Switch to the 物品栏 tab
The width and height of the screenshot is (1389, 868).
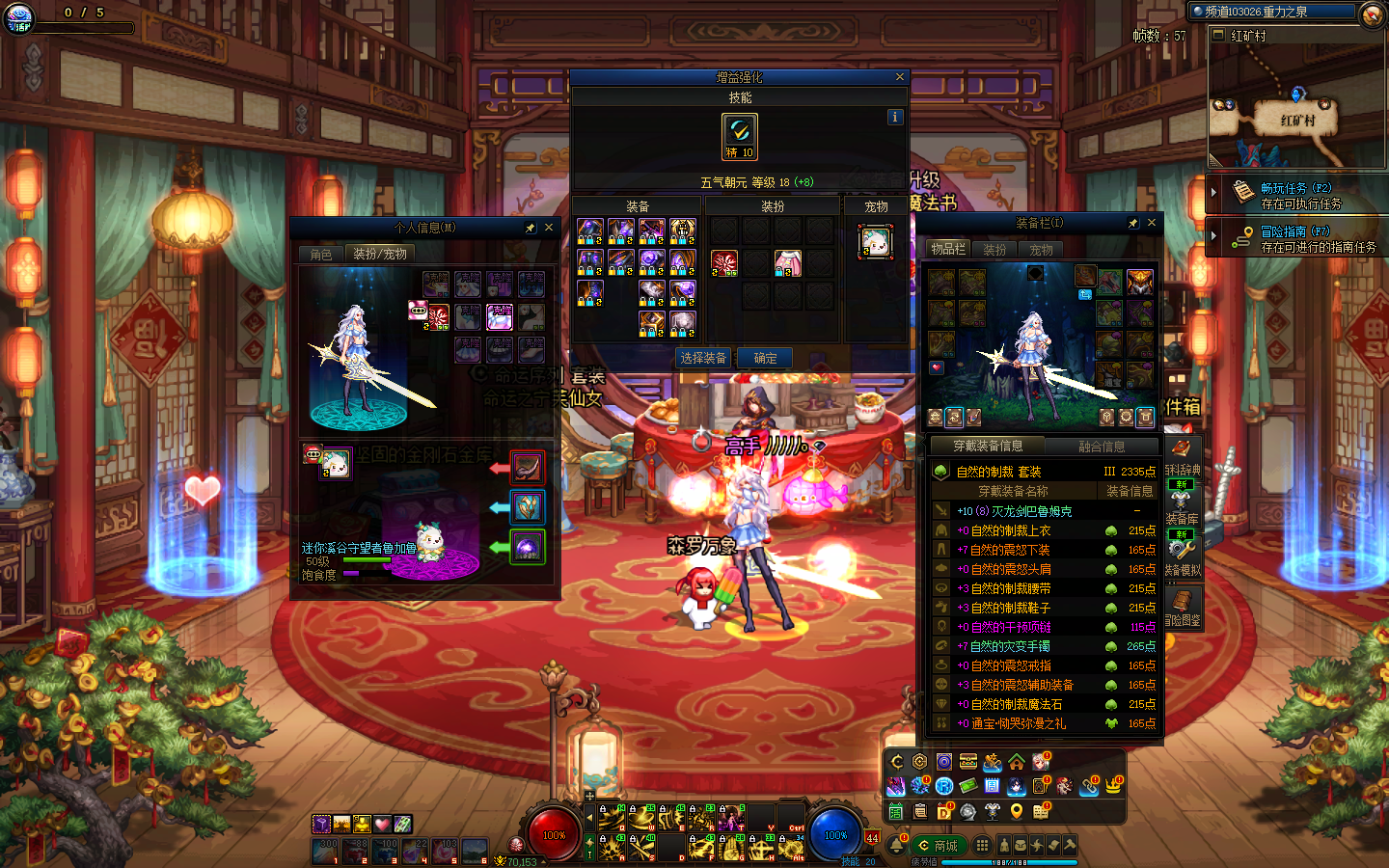[x=948, y=250]
